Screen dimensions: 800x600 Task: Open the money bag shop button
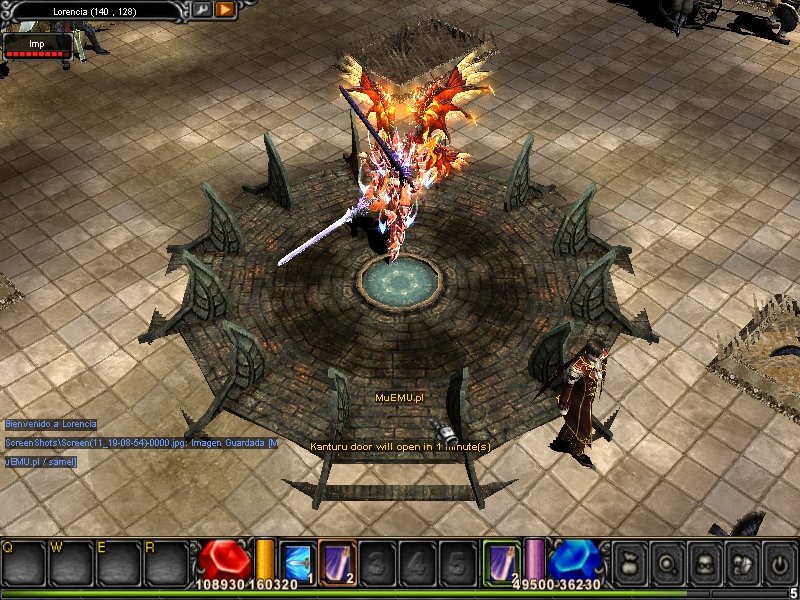point(628,562)
